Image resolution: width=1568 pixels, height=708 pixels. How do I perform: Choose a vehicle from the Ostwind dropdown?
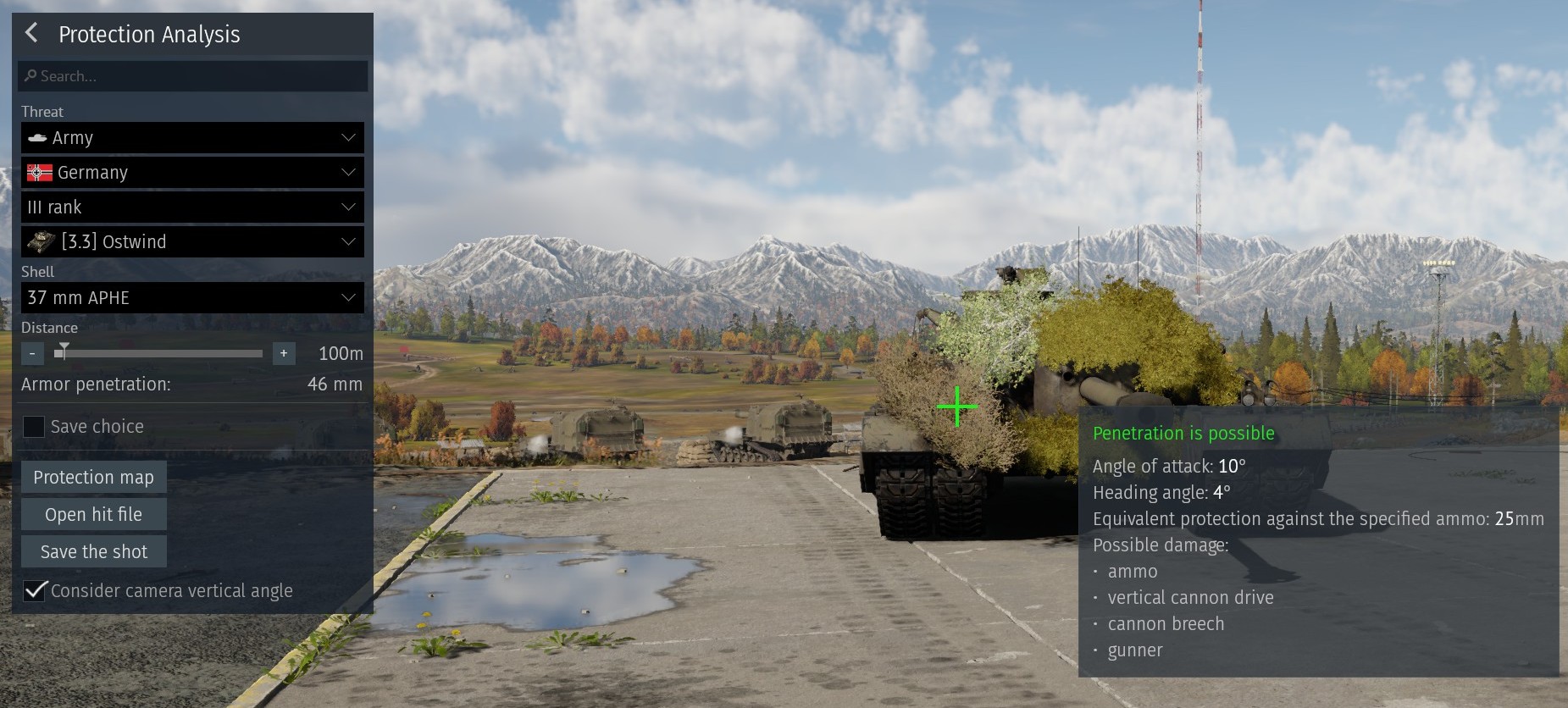point(192,242)
